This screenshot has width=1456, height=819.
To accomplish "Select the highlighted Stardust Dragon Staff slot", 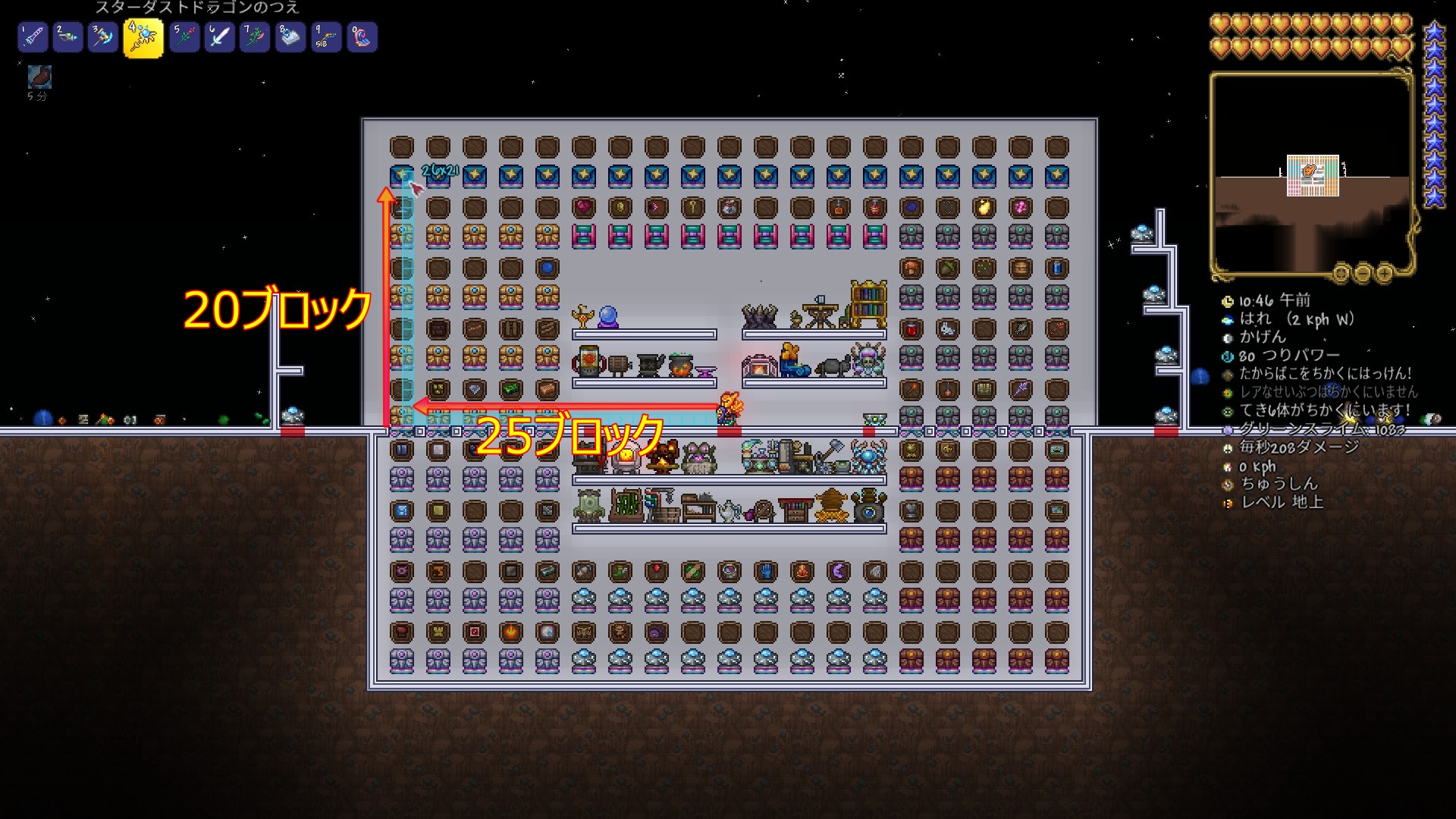I will tap(143, 38).
